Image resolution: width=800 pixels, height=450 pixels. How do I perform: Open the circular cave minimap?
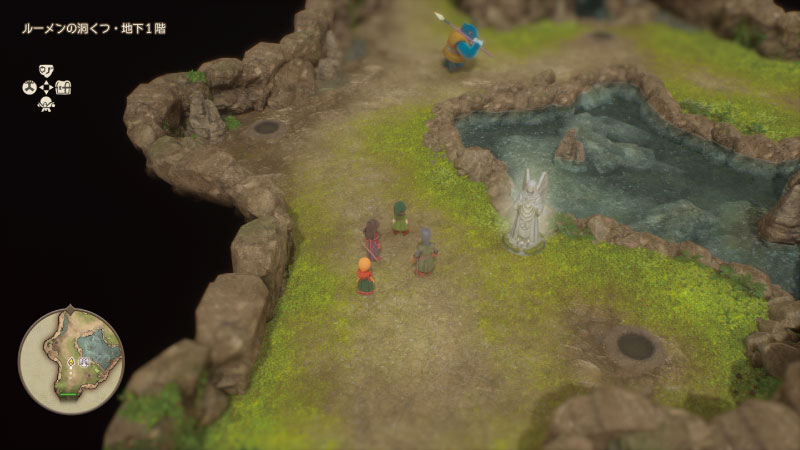pyautogui.click(x=70, y=361)
